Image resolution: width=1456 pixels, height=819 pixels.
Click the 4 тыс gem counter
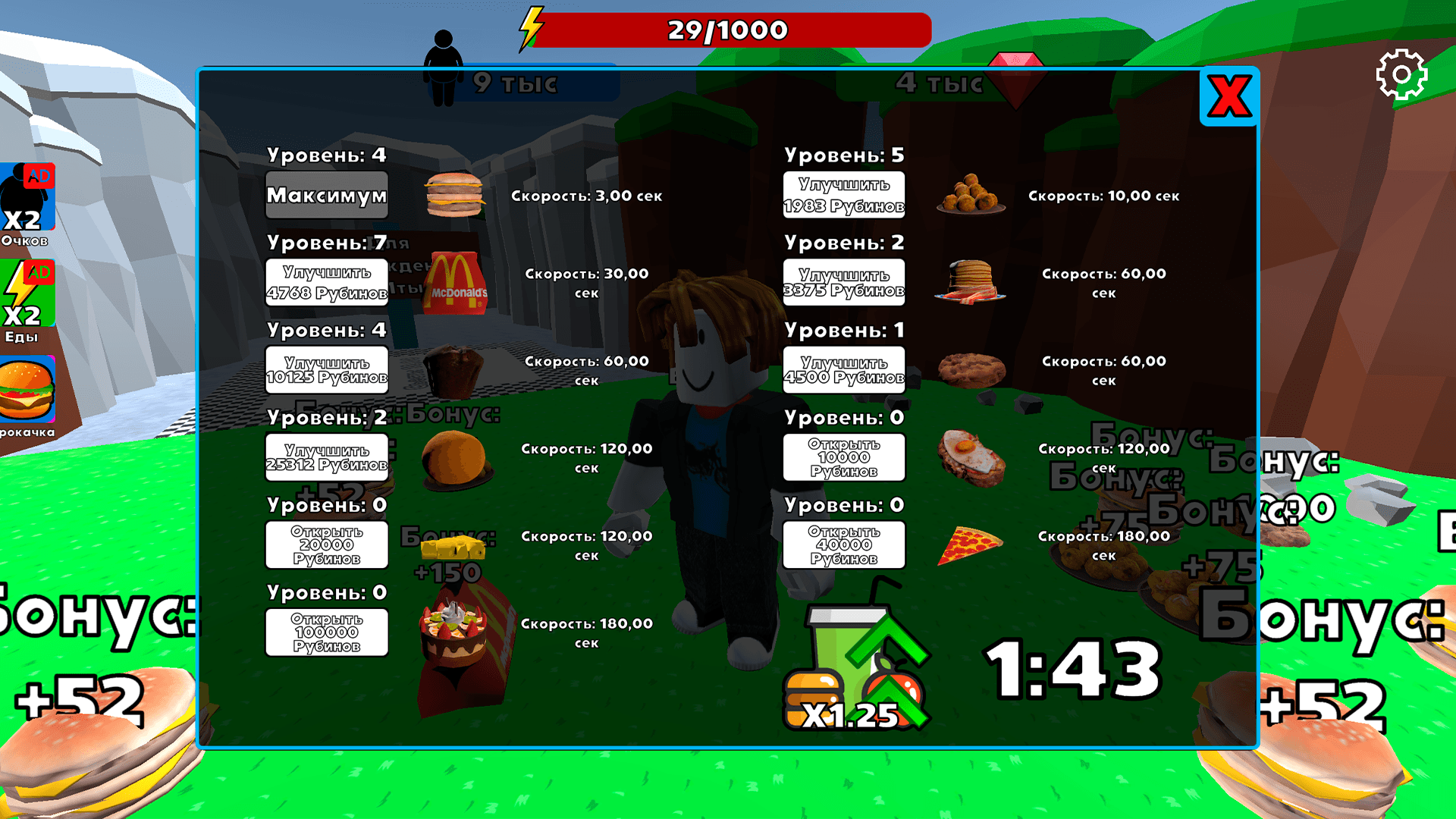[x=940, y=83]
